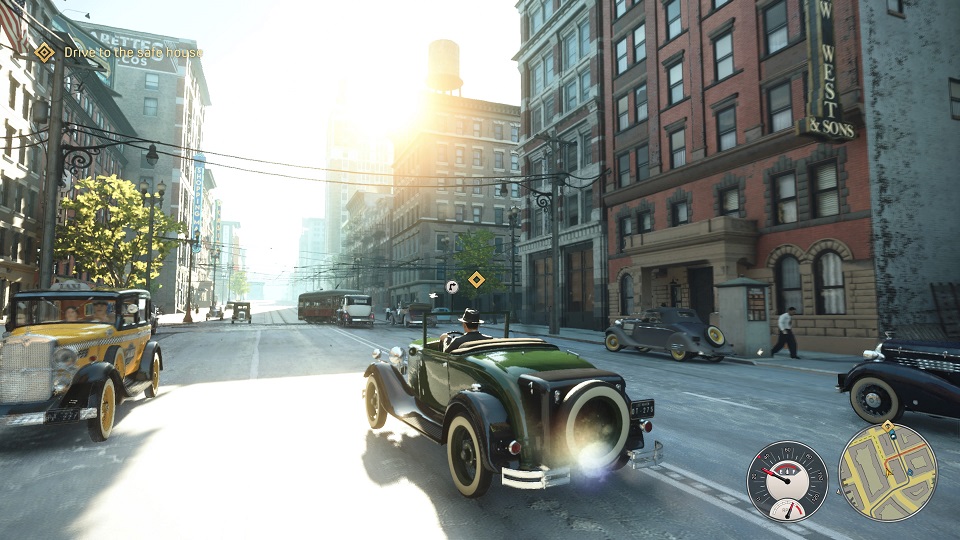Select the orange diamond waypoint marker above the road
Image resolution: width=960 pixels, height=540 pixels.
pyautogui.click(x=476, y=280)
